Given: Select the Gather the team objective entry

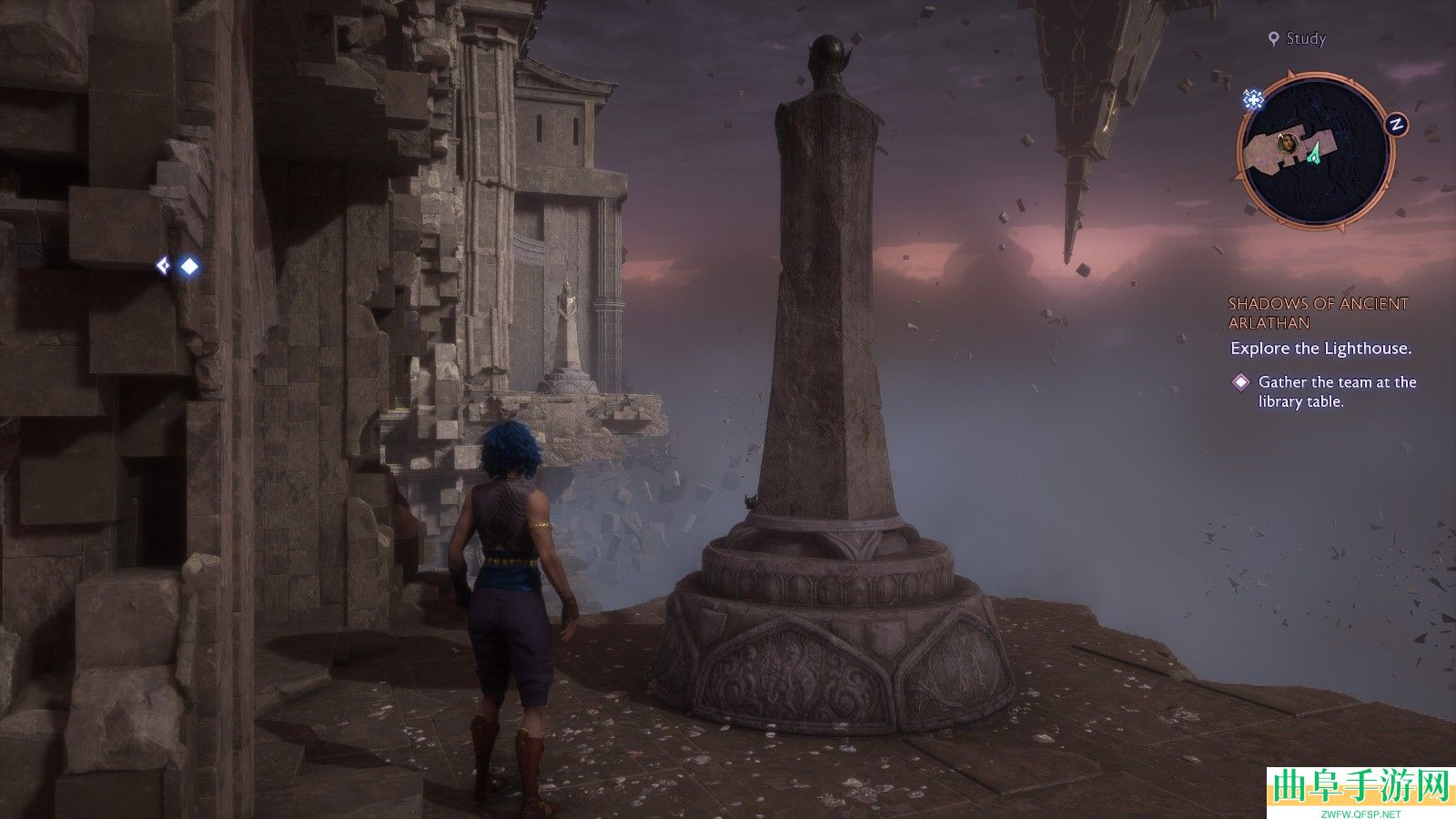Looking at the screenshot, I should tap(1336, 391).
